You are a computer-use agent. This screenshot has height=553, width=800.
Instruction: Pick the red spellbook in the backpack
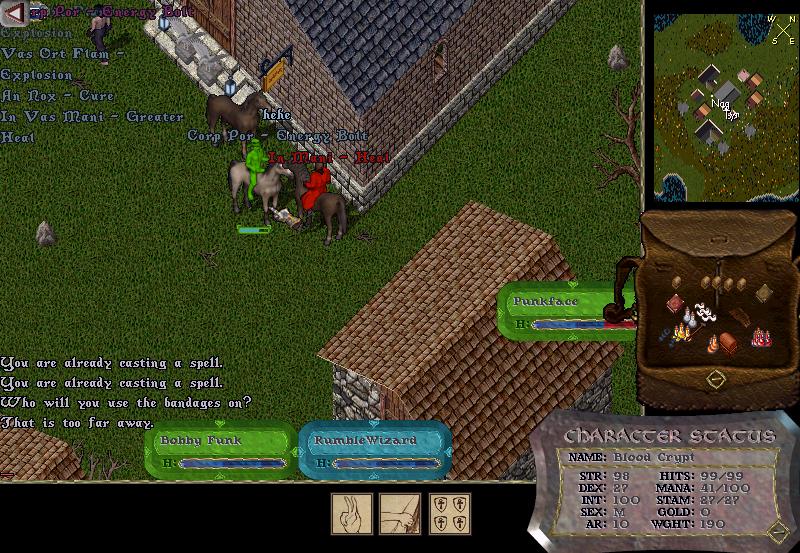click(x=675, y=304)
